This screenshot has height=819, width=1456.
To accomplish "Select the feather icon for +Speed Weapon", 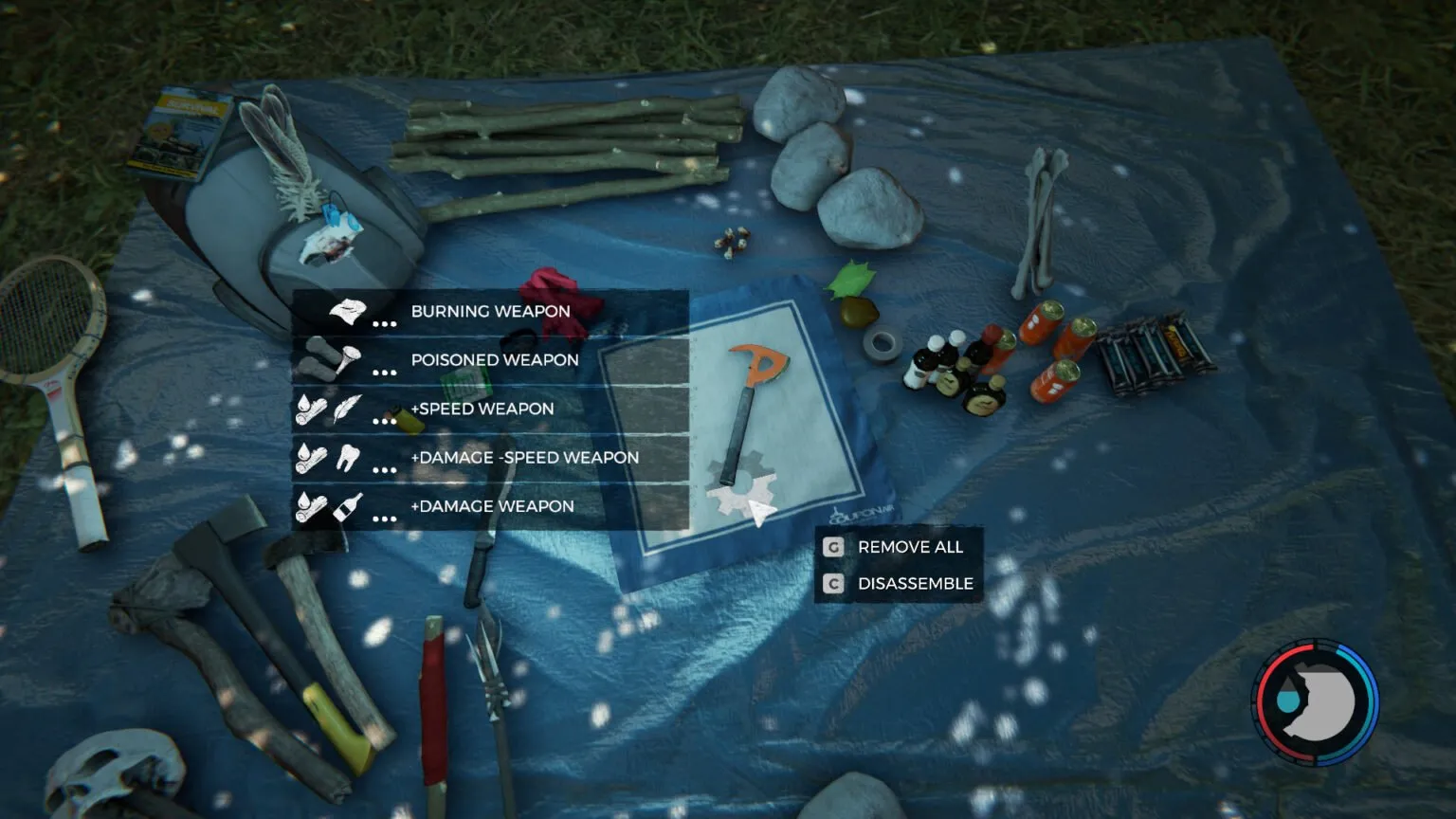I will [348, 408].
